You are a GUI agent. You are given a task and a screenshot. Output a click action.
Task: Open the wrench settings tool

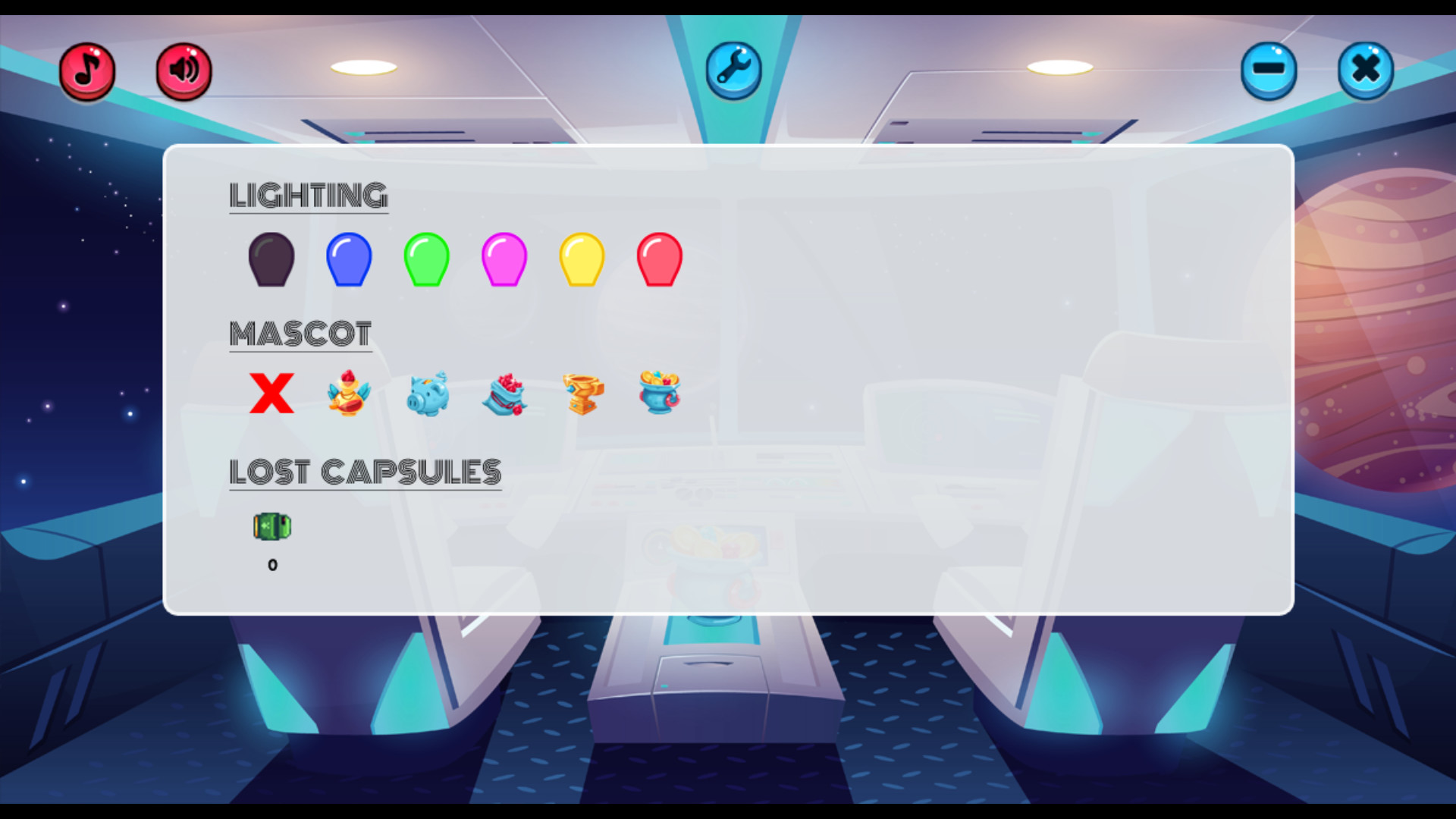pyautogui.click(x=733, y=70)
